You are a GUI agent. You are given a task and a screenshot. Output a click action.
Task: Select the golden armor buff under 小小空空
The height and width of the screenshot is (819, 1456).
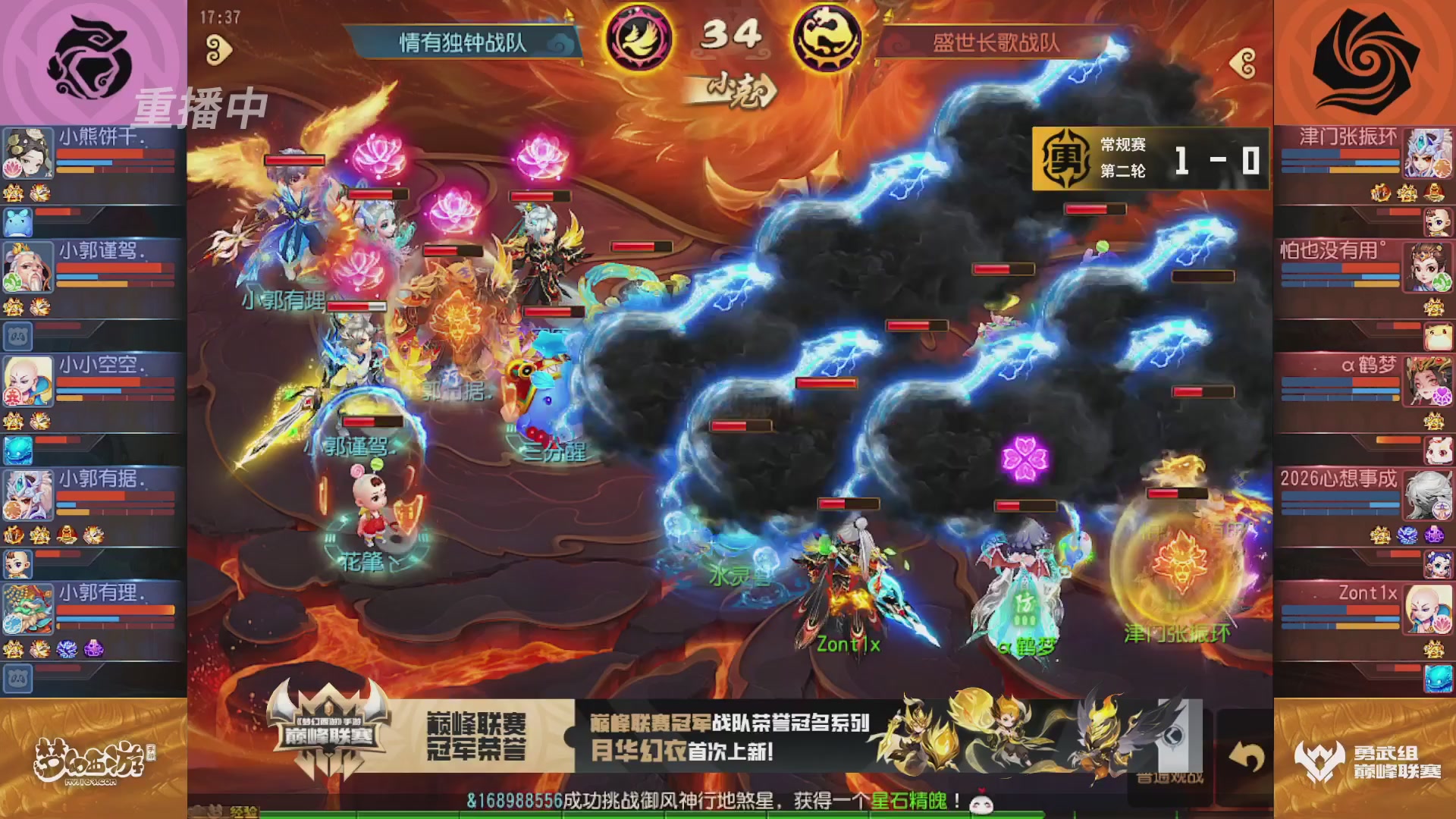[14, 421]
